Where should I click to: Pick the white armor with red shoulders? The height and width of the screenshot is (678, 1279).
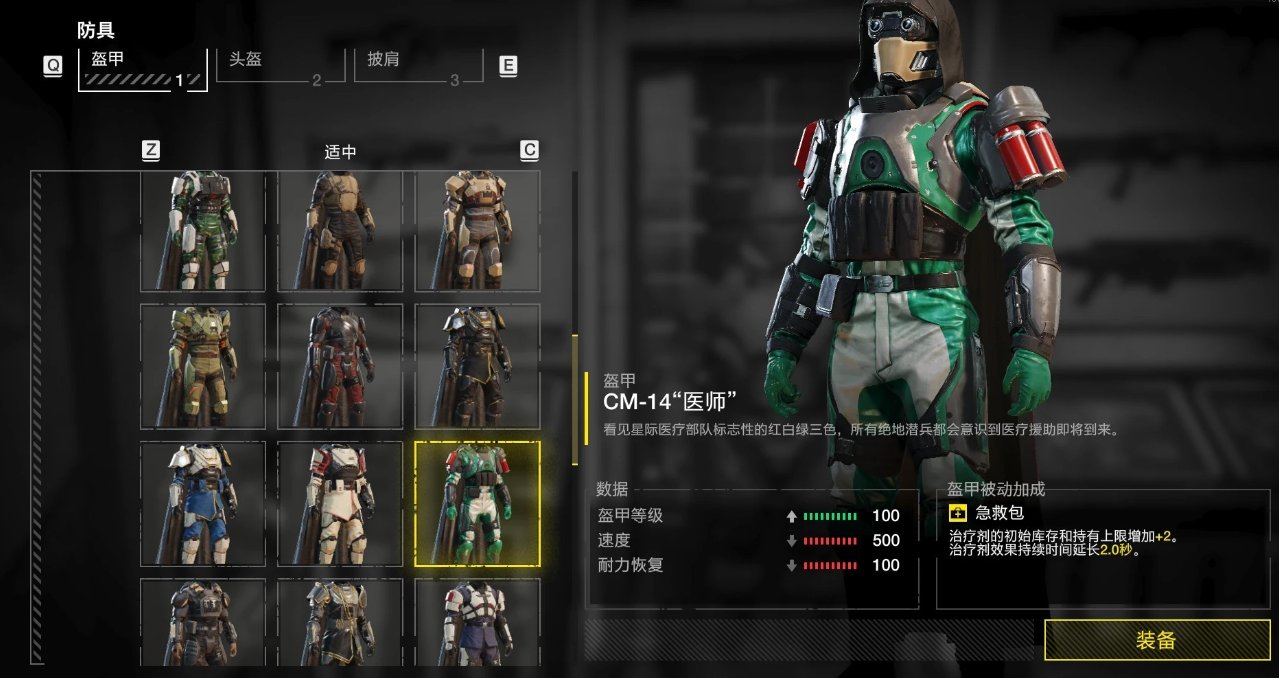[x=340, y=504]
